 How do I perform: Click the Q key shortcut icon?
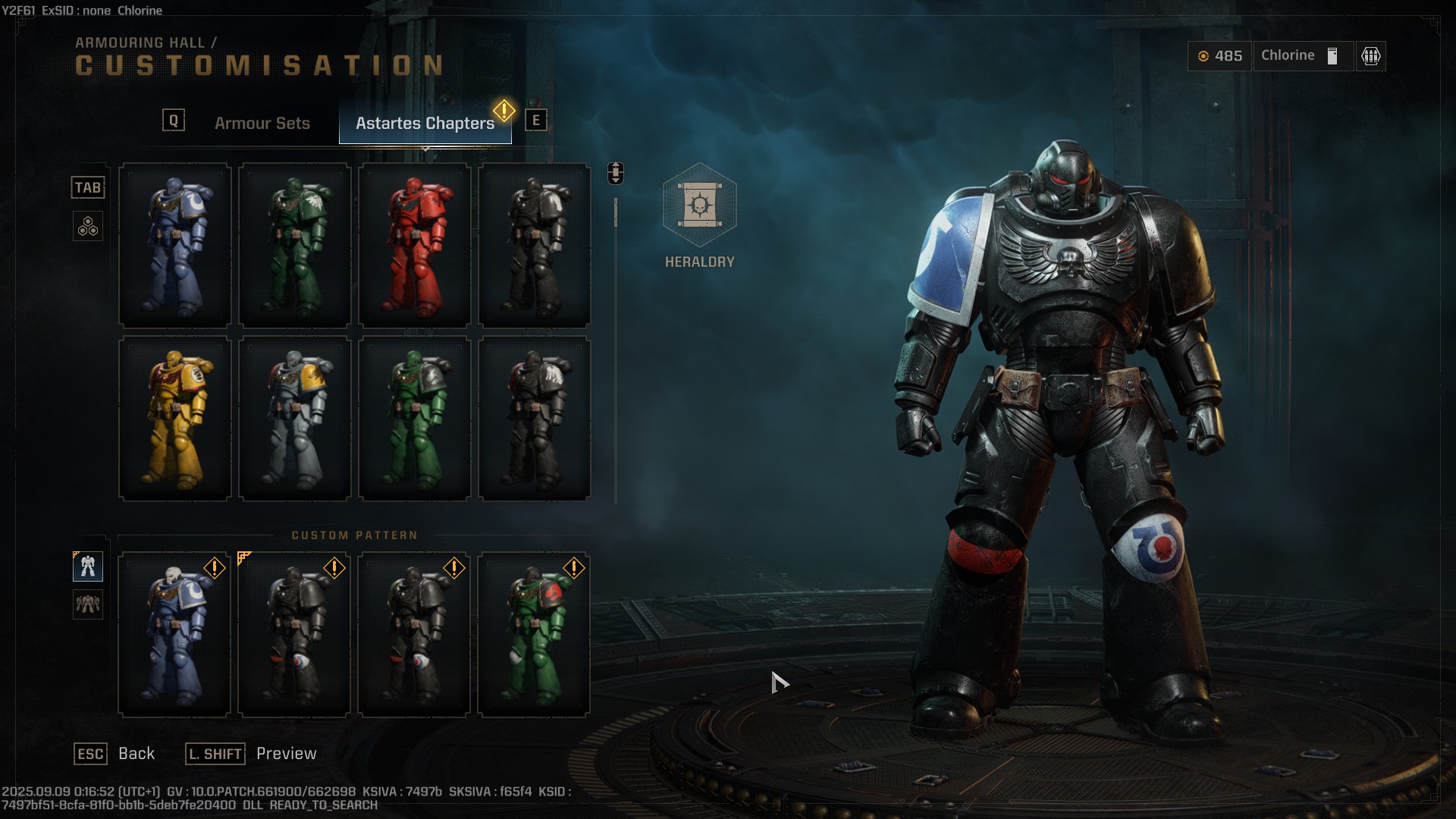click(x=173, y=118)
